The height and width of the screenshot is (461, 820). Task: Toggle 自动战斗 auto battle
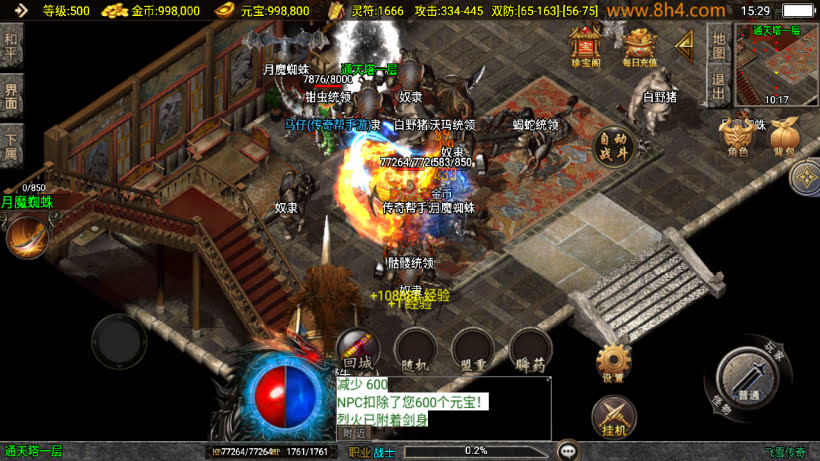click(616, 147)
